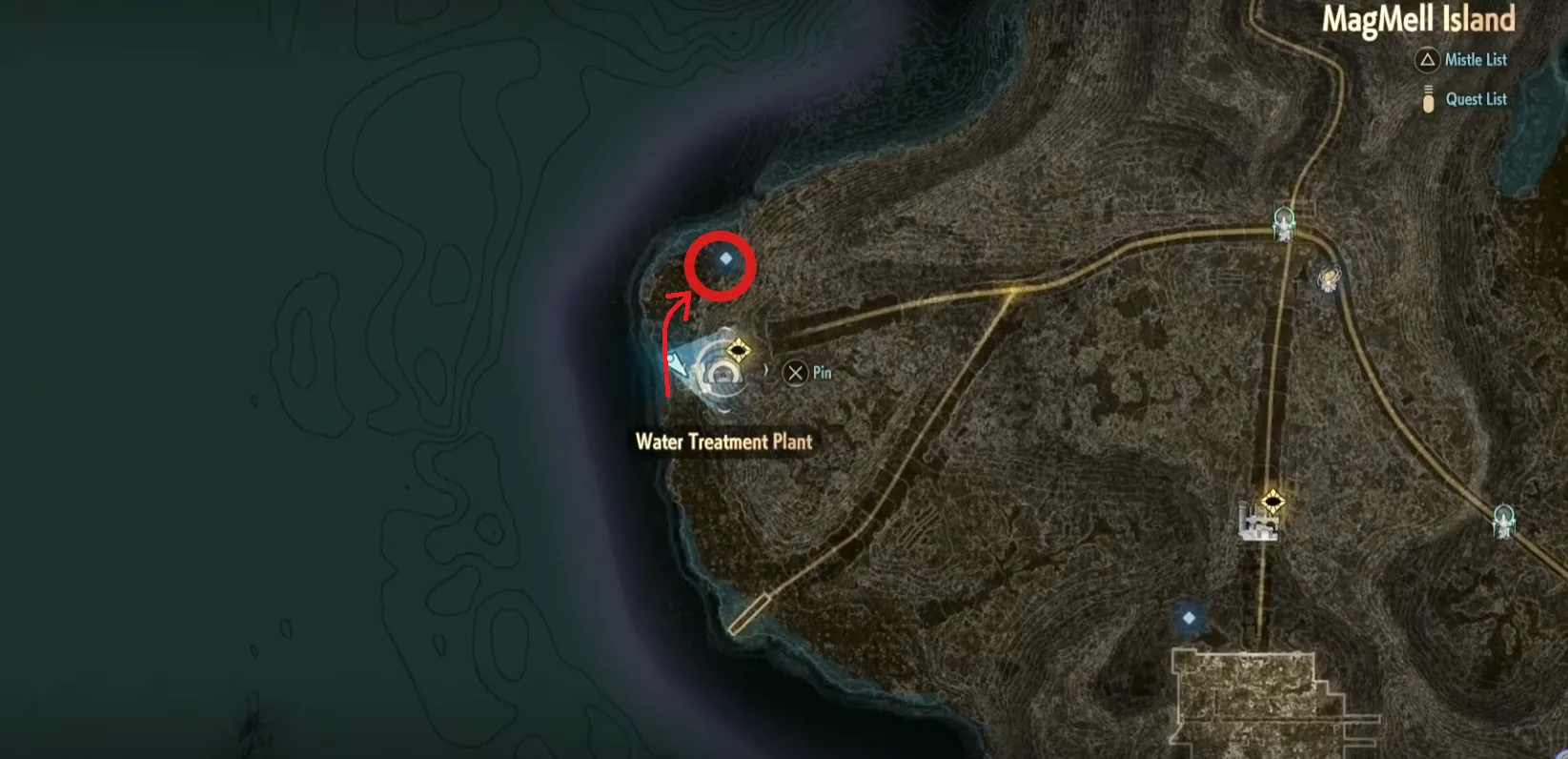This screenshot has height=759, width=1568.
Task: Select the circled blue diamond collectible marker
Action: point(724,258)
